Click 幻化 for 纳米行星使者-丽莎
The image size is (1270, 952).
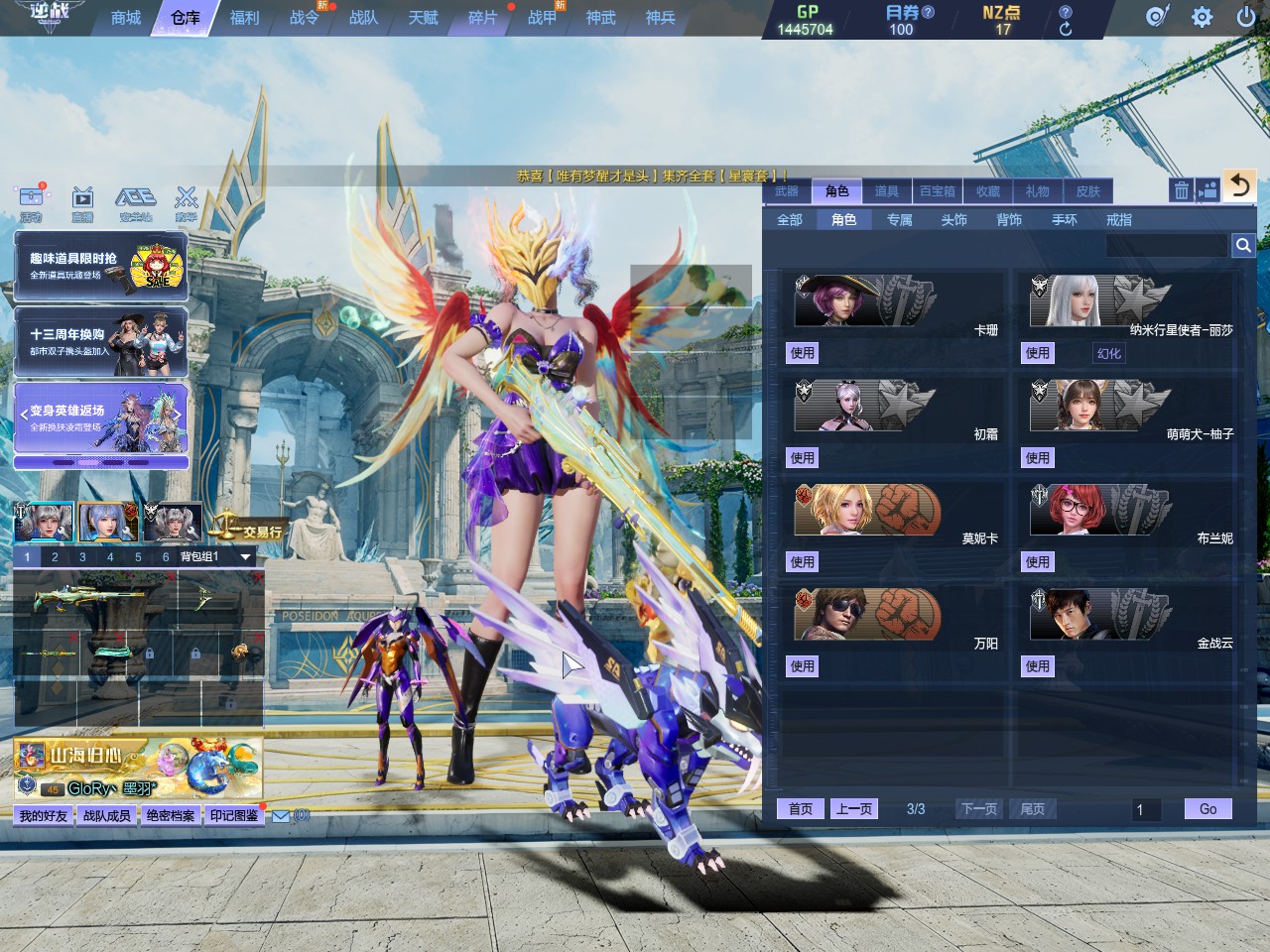point(1108,353)
